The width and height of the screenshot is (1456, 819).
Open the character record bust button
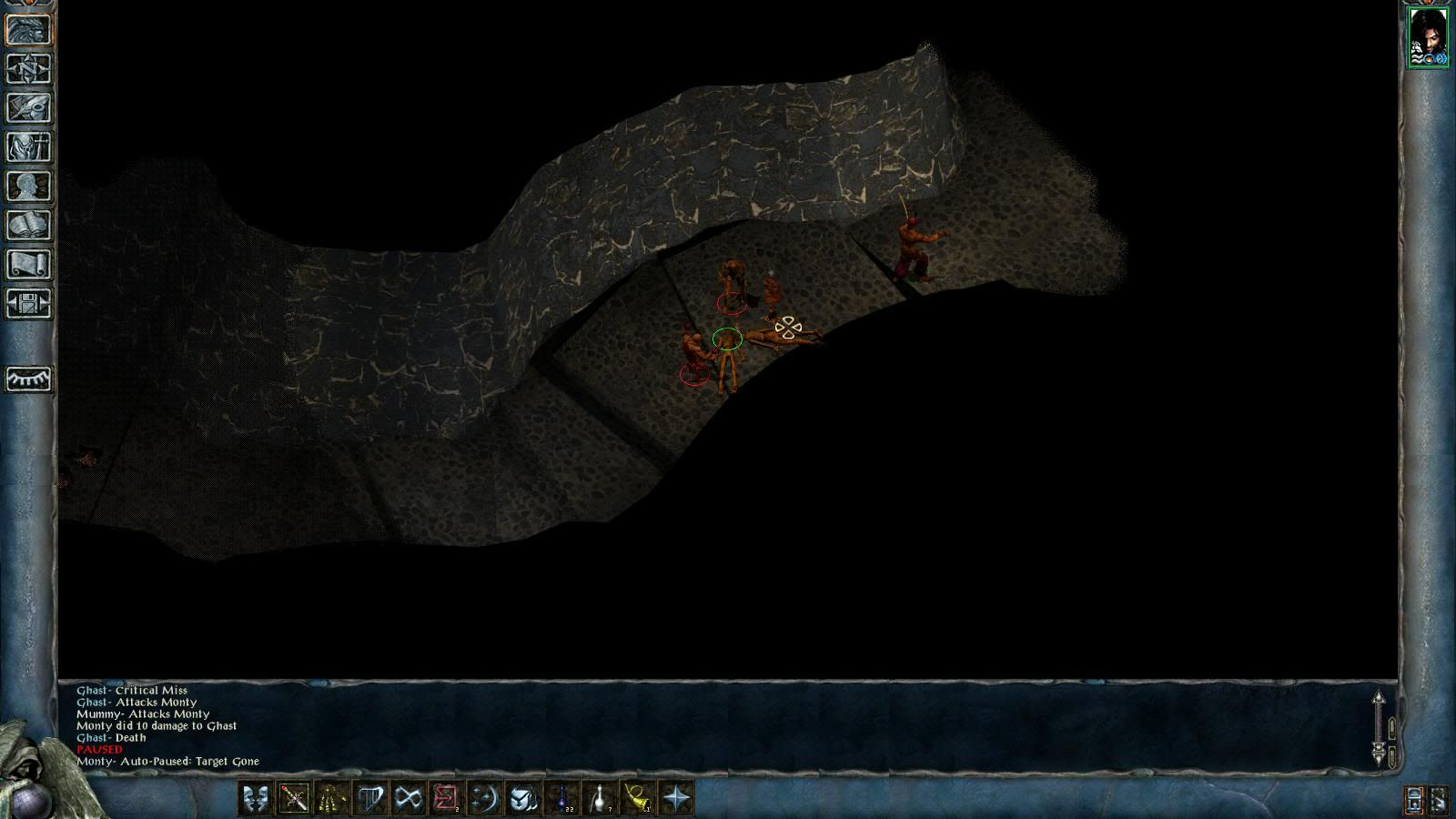[28, 187]
